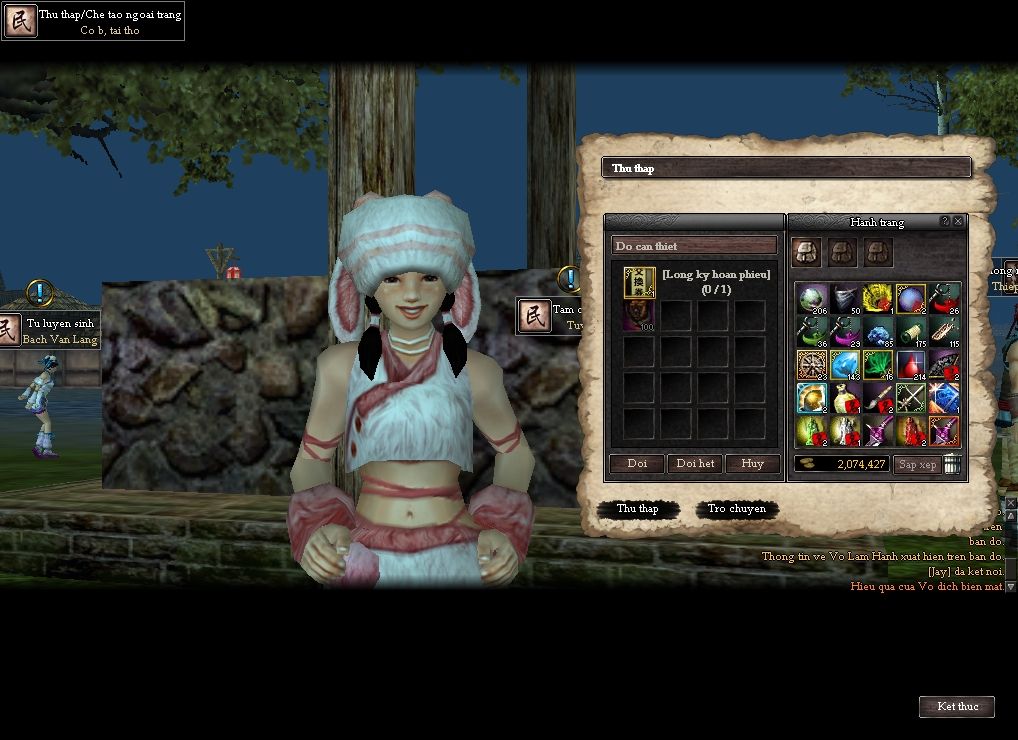Close the Hanh trang inventory window

[958, 221]
